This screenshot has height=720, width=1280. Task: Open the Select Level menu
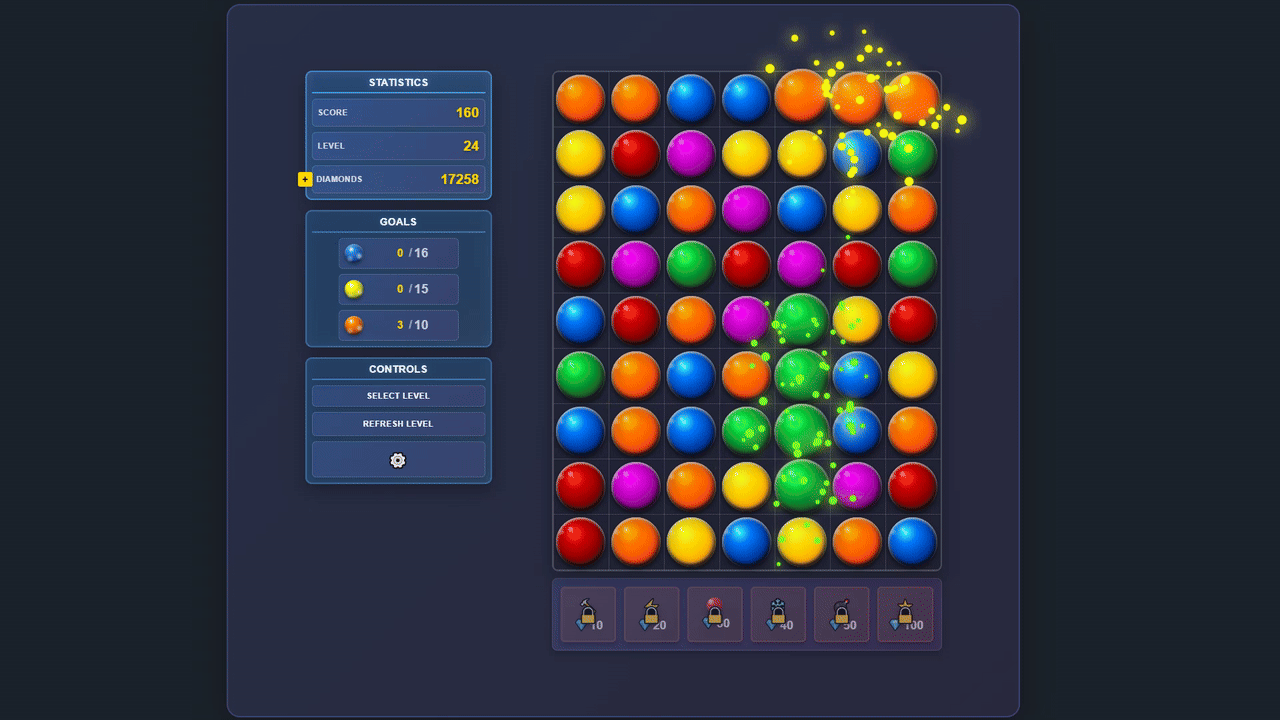[398, 395]
